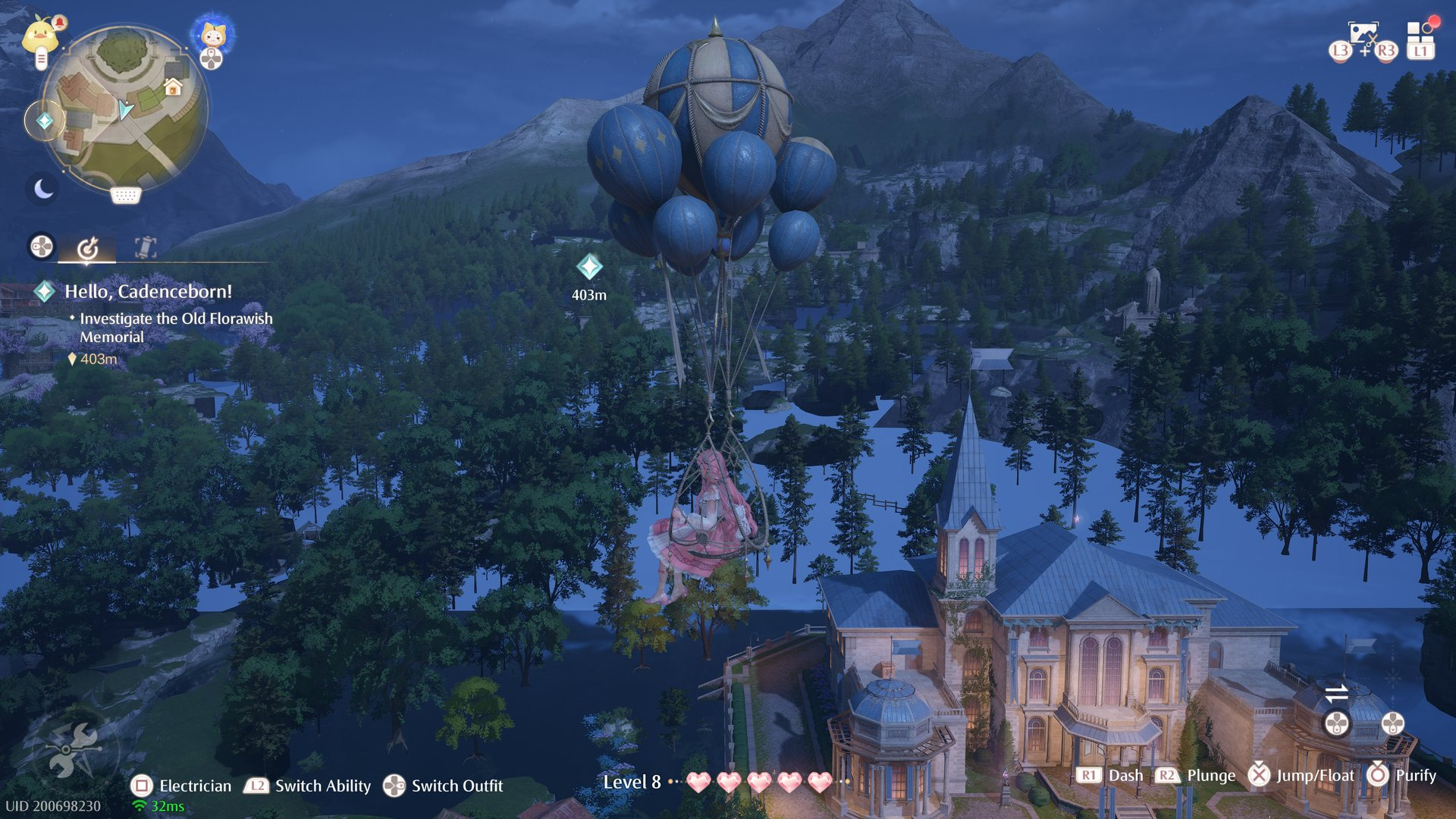Open the crescent moon time icon
Viewport: 1456px width, 819px height.
[43, 188]
